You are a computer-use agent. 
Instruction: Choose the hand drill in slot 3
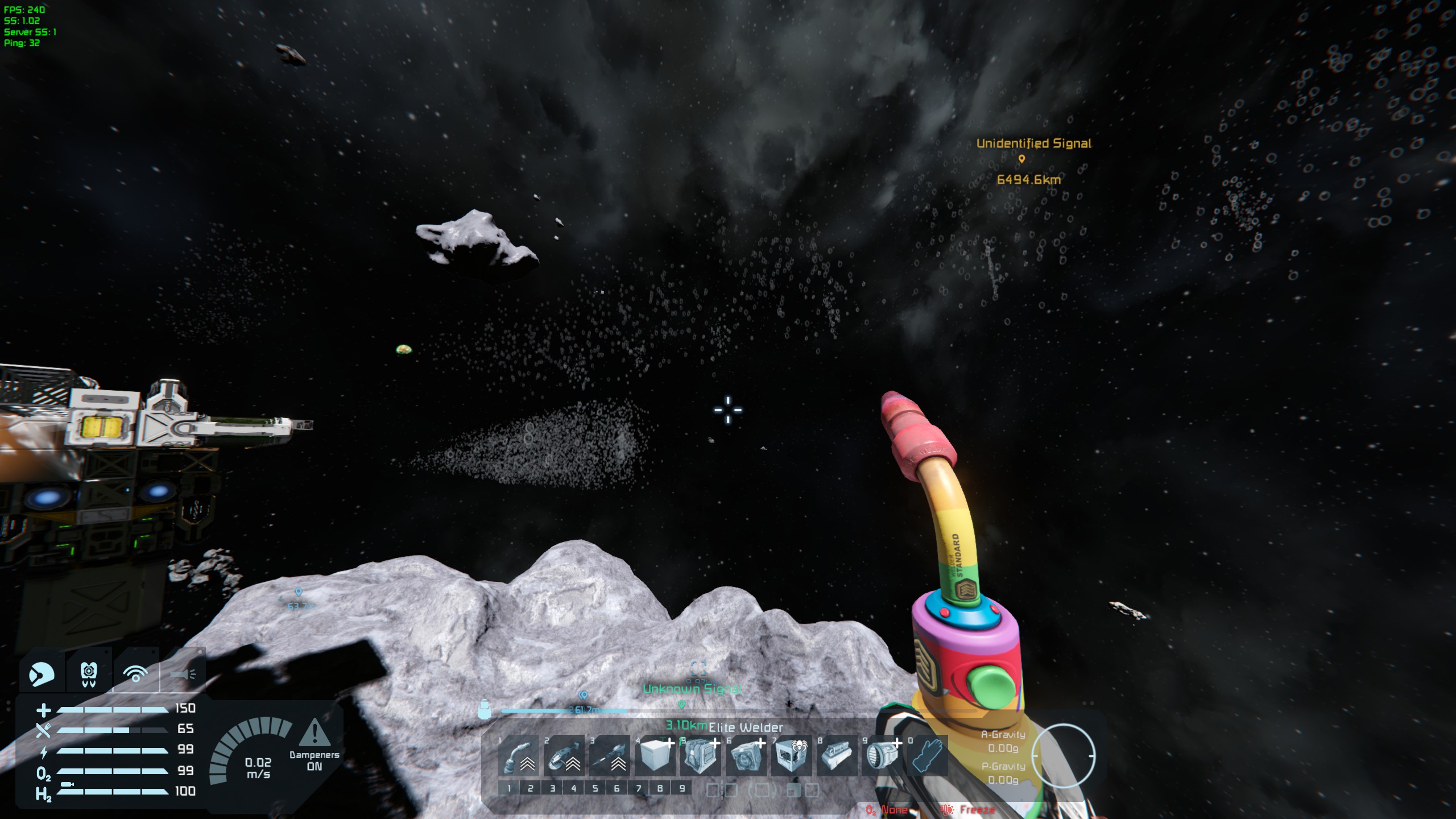point(609,756)
